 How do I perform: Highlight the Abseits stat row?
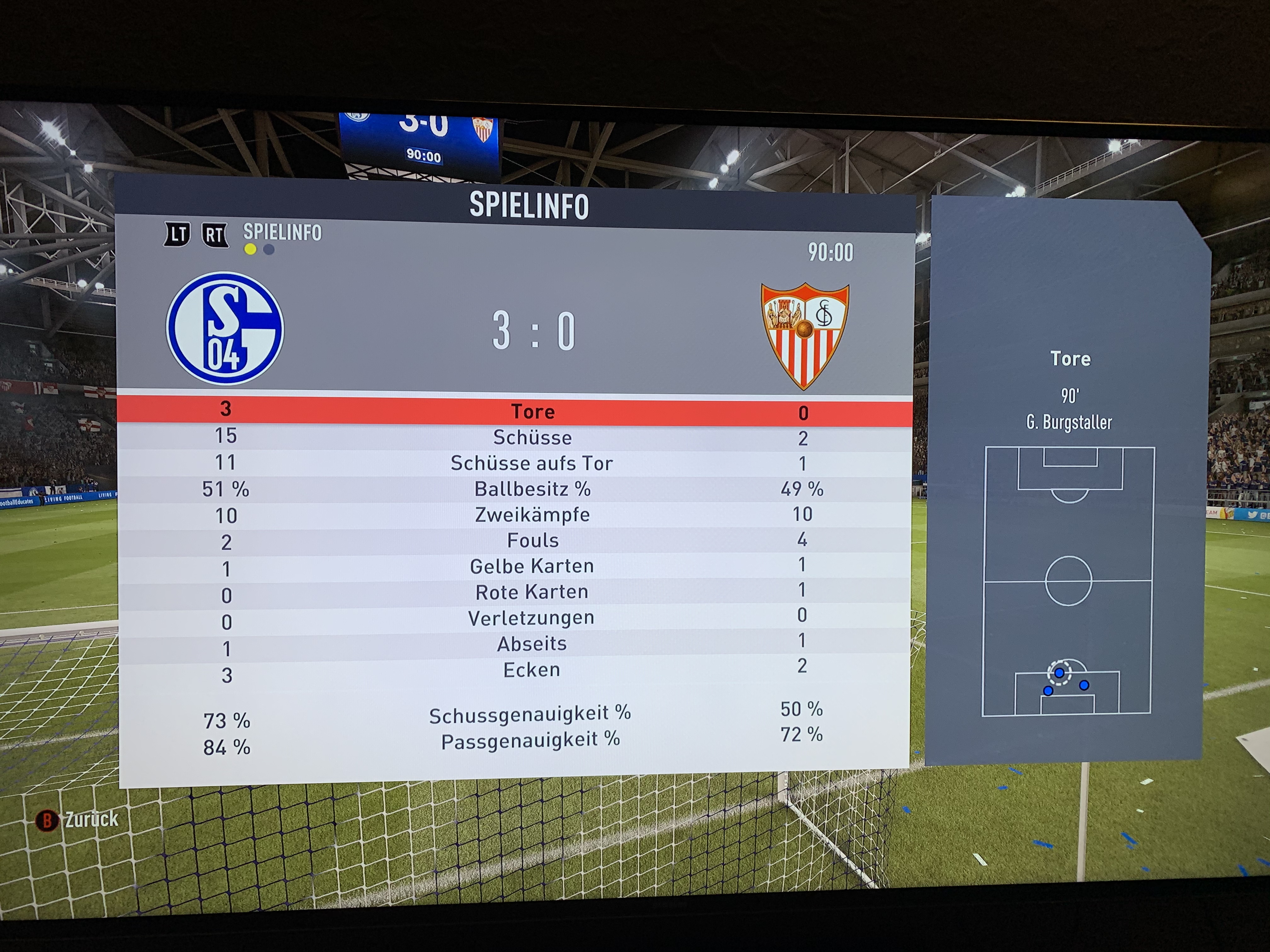[x=532, y=644]
